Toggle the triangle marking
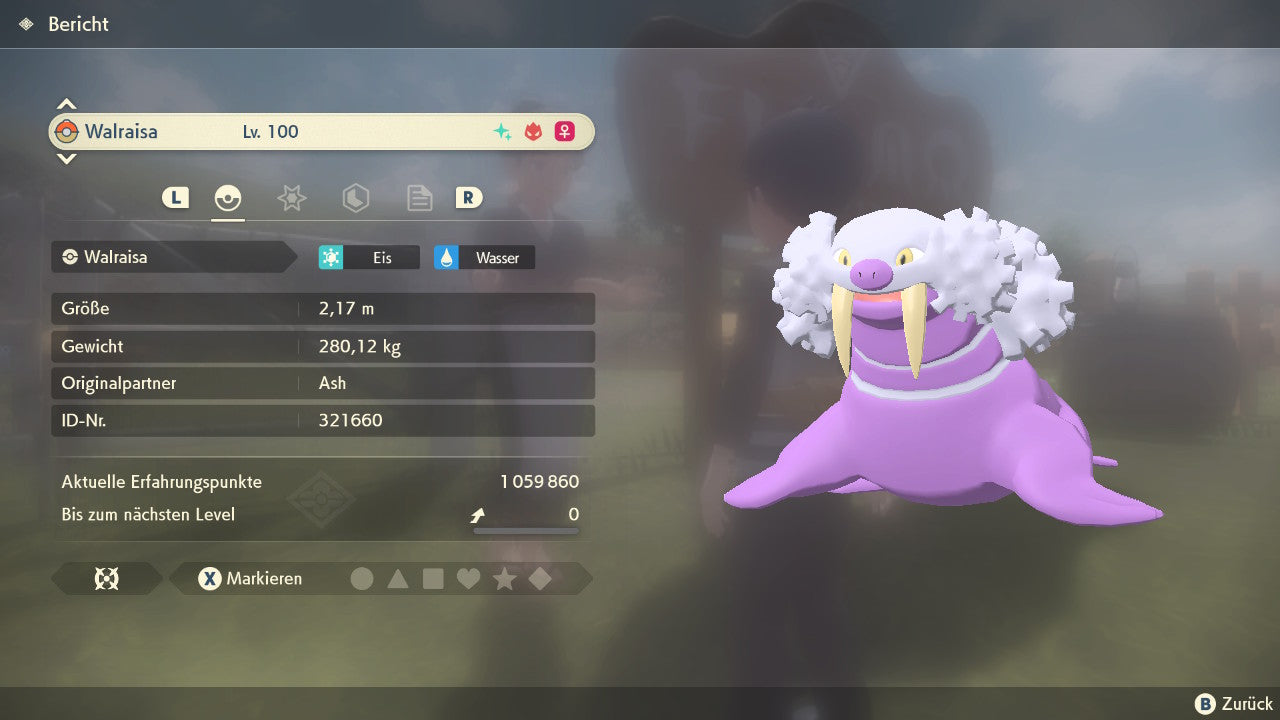Screen dimensions: 1280x720 coord(398,578)
